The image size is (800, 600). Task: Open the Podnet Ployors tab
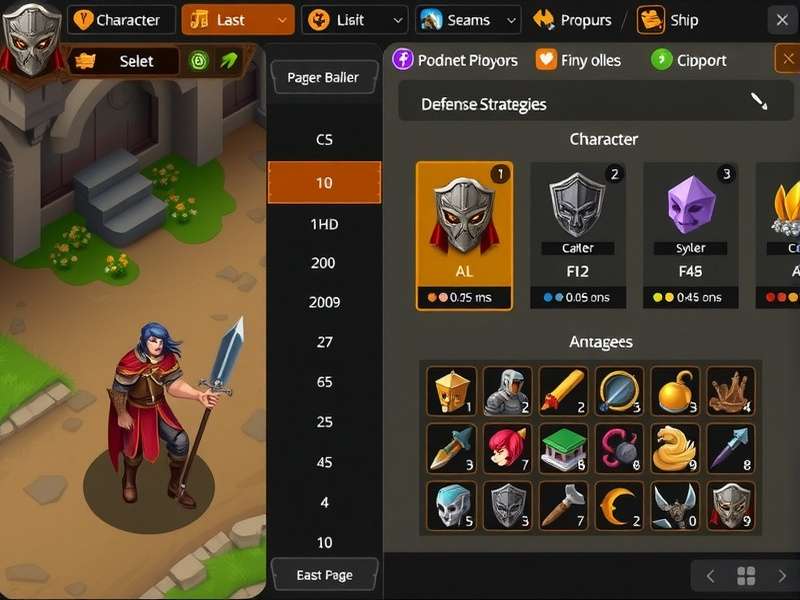click(456, 60)
